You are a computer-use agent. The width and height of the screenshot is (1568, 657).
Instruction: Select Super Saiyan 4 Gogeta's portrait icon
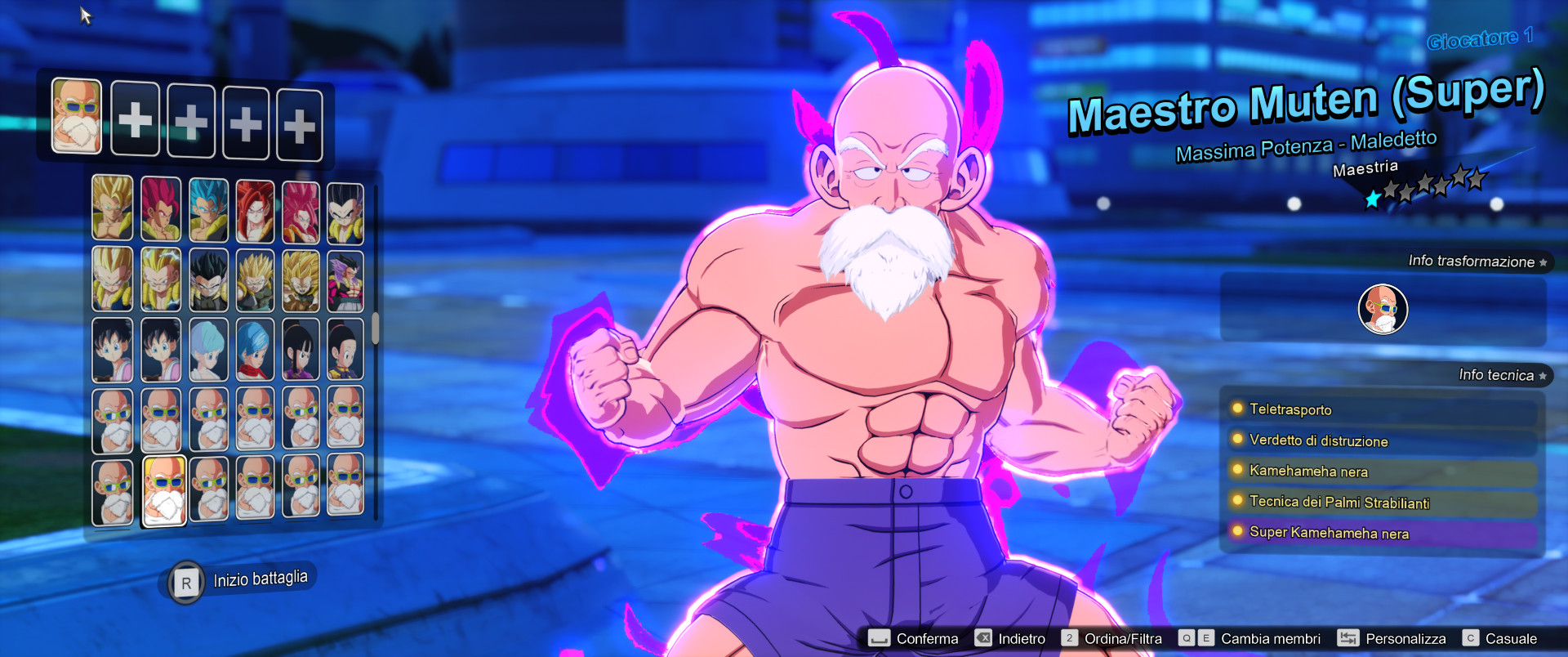pyautogui.click(x=255, y=208)
